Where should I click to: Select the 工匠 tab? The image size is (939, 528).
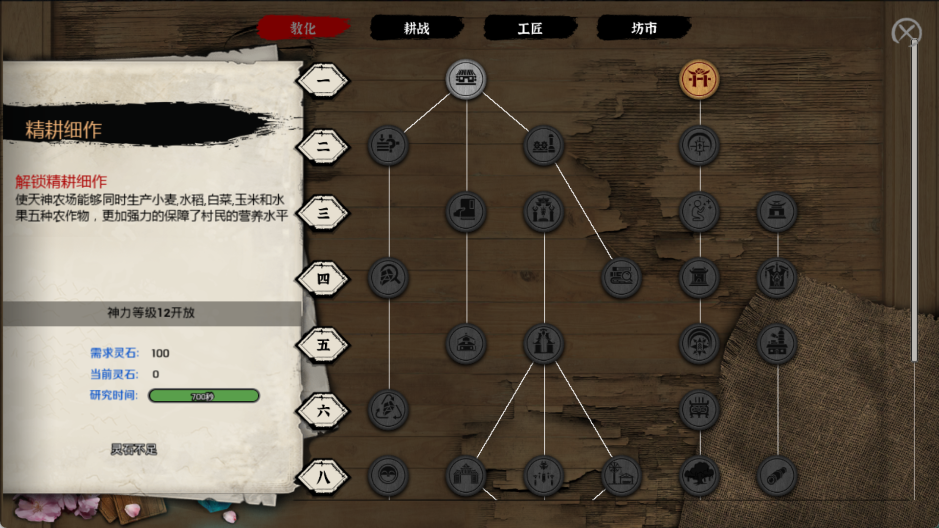click(x=530, y=28)
